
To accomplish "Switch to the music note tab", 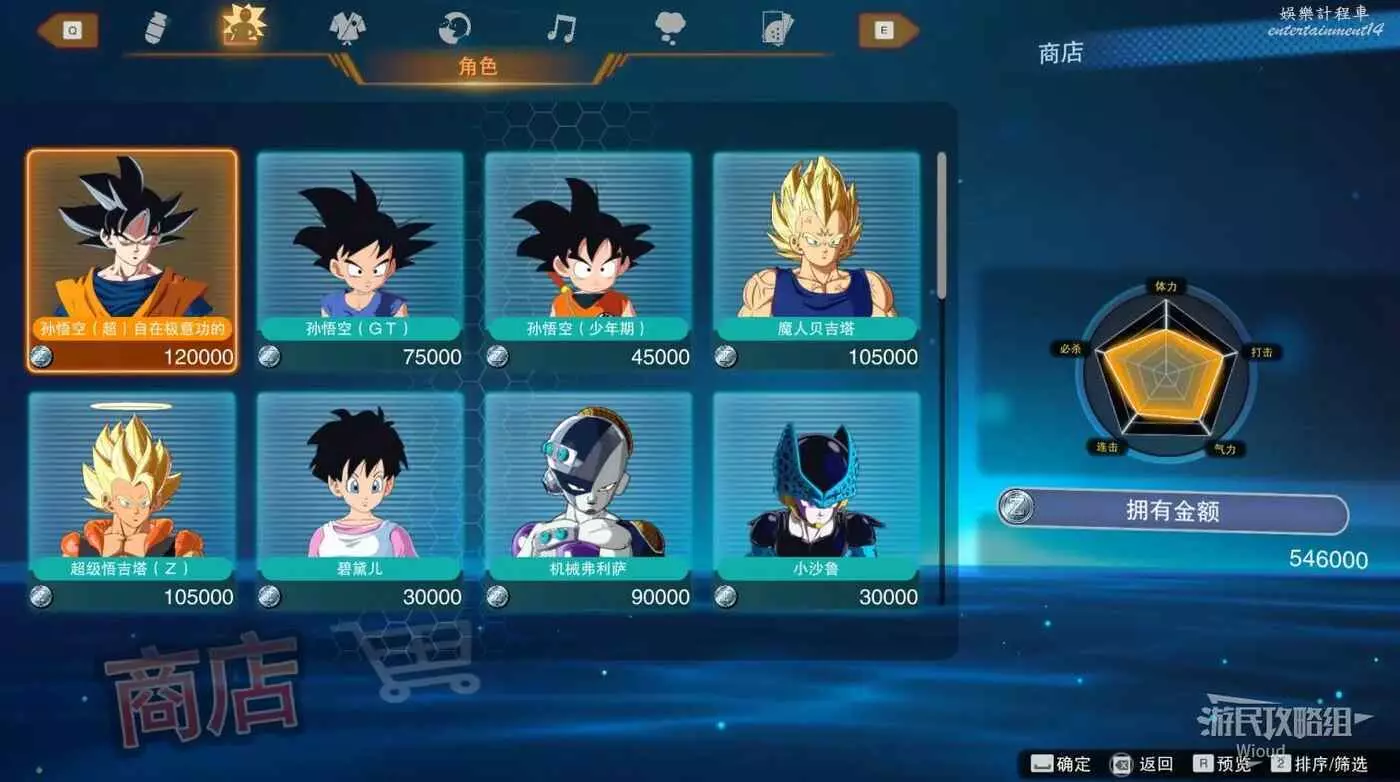I will (561, 28).
